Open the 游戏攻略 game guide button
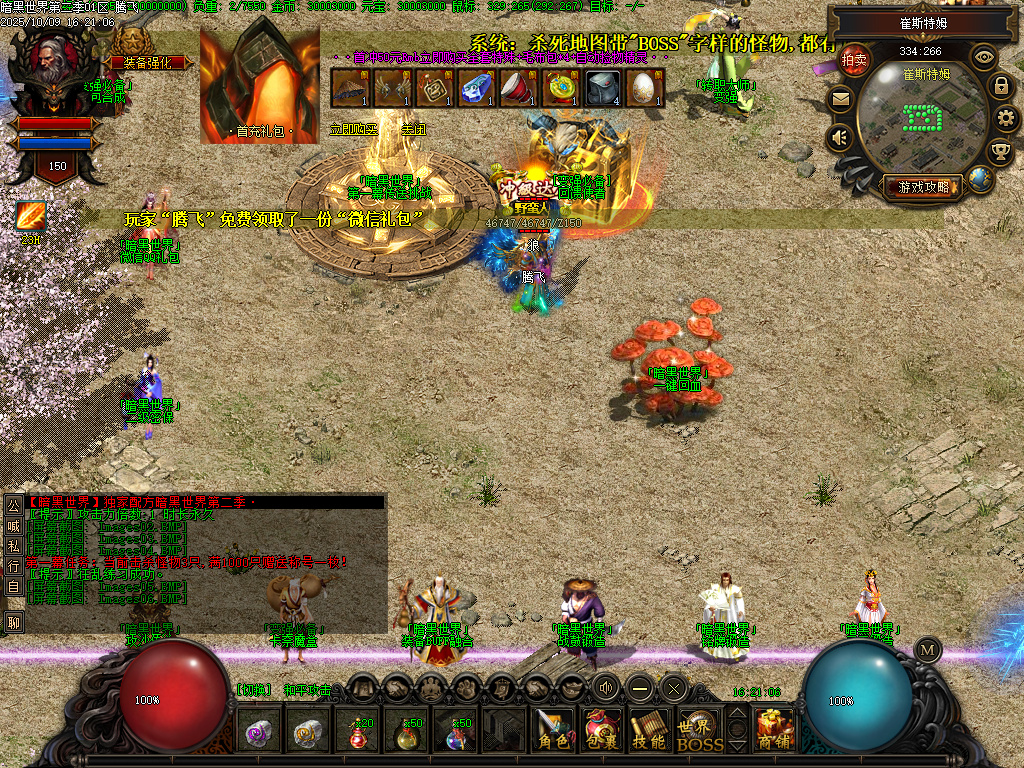The height and width of the screenshot is (768, 1024). click(923, 186)
